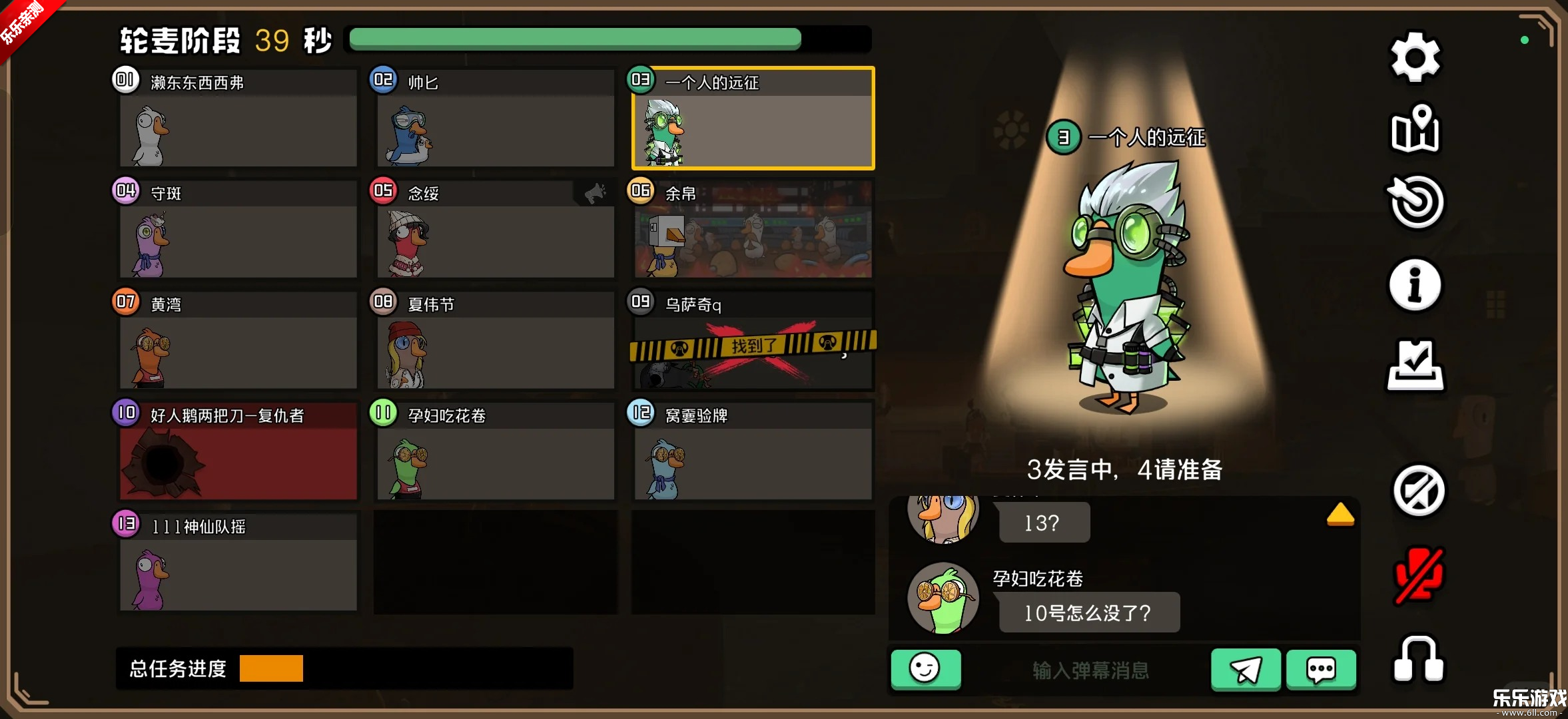Screen dimensions: 1568x719
Task: Open the chat bubble button
Action: click(1320, 669)
